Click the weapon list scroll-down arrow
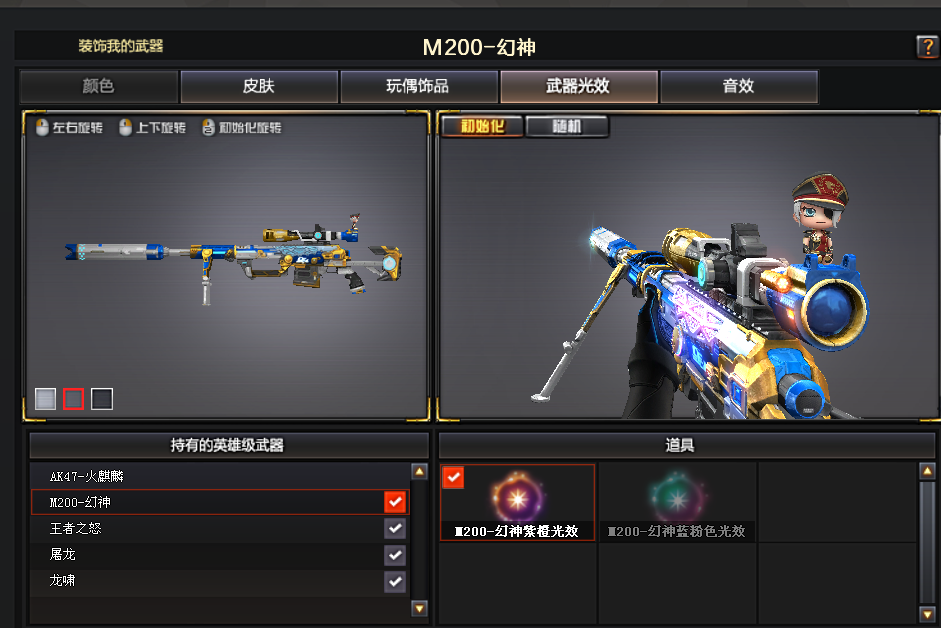 [419, 608]
